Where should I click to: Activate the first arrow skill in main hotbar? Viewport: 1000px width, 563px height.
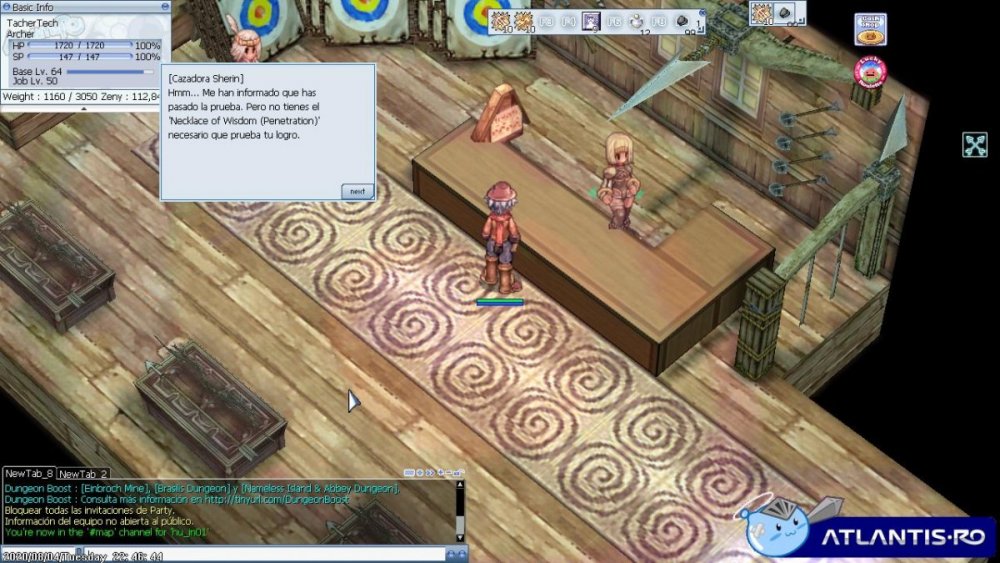[501, 20]
